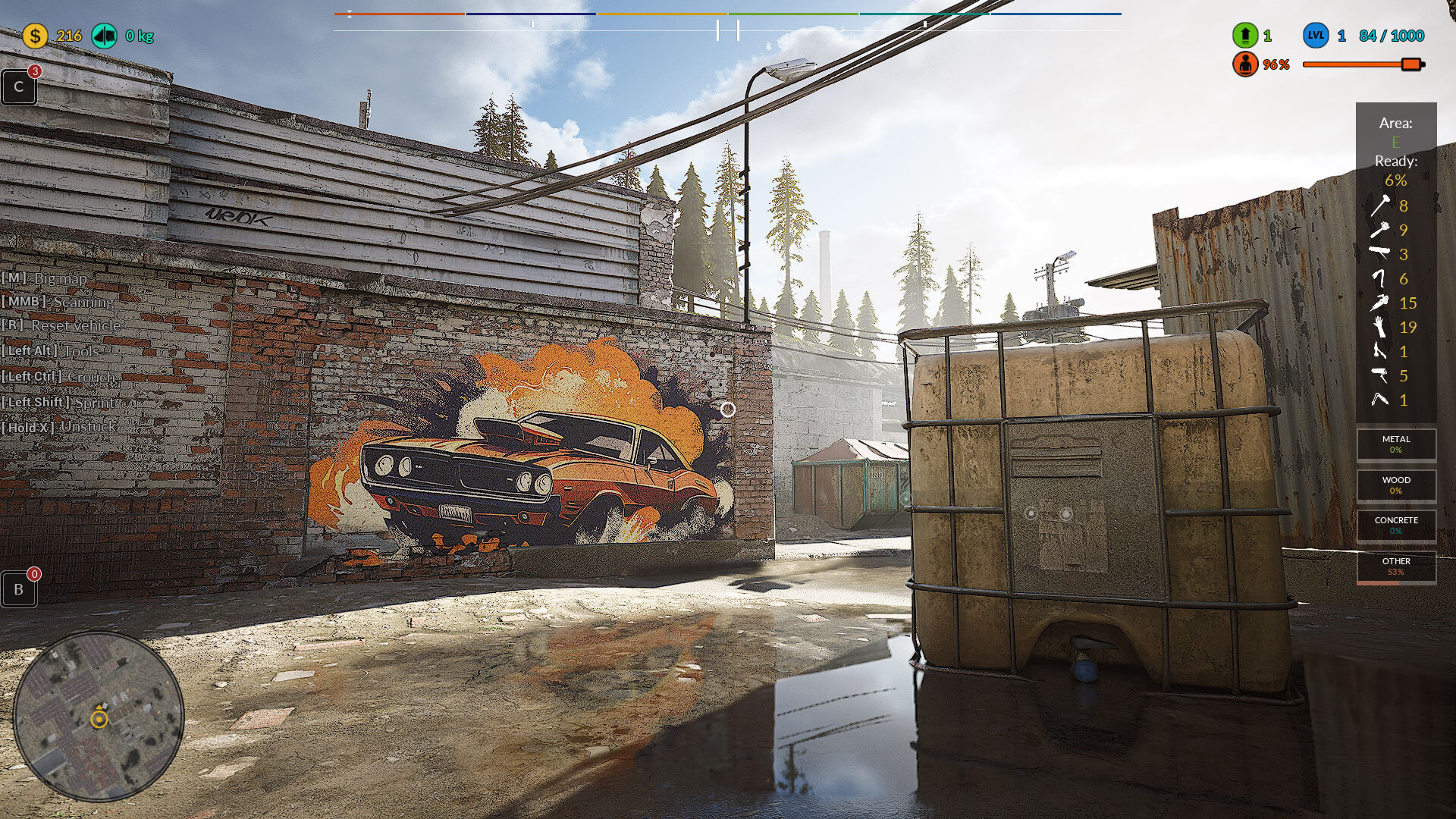Choose the paint roller tool icon
Viewport: 1456px width, 819px height.
(x=1379, y=375)
